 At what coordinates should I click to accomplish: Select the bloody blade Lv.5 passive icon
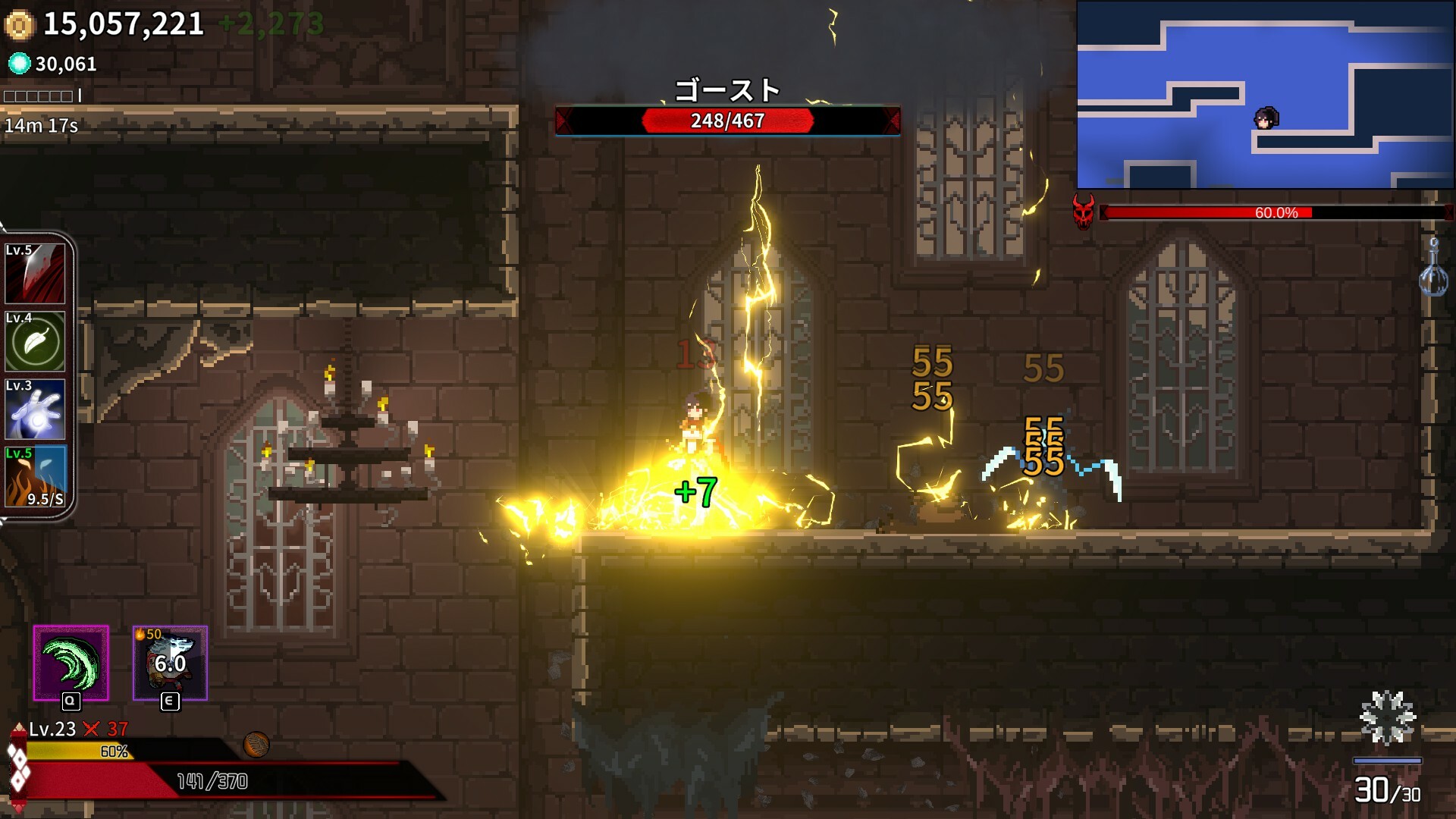click(35, 273)
